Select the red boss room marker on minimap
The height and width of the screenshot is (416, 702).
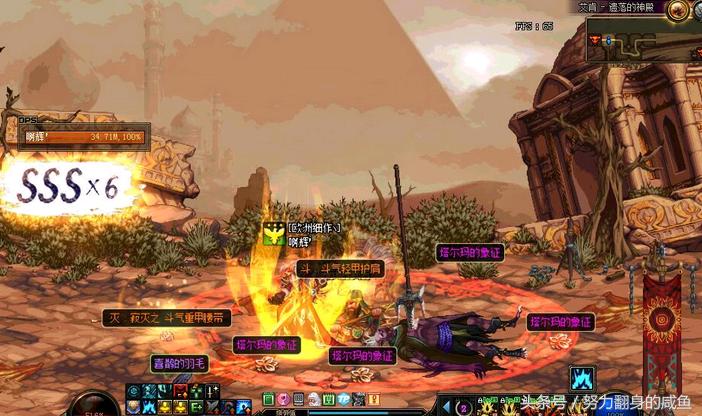point(597,40)
